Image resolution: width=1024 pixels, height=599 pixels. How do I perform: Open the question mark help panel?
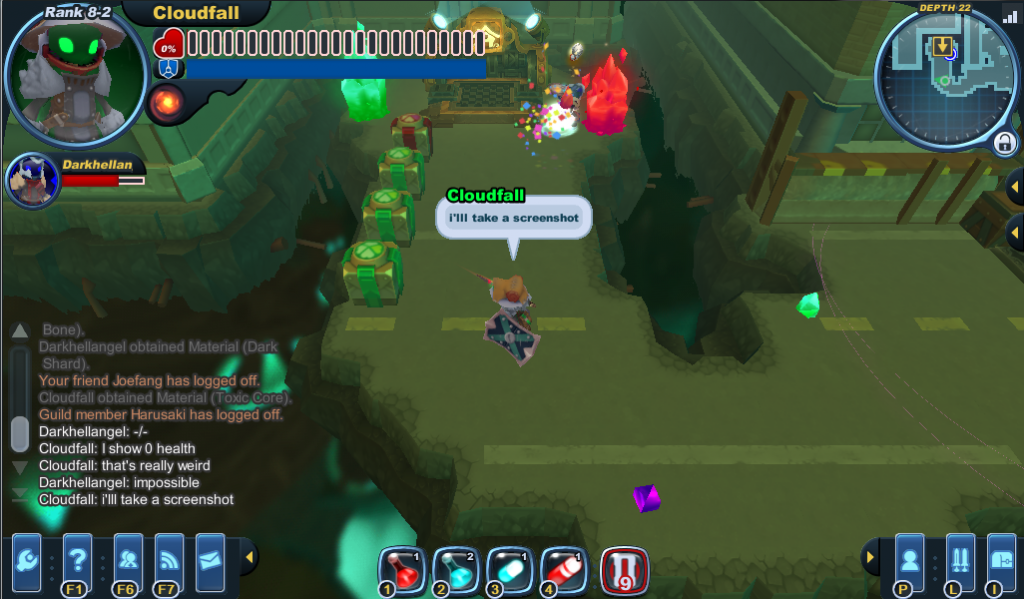77,558
